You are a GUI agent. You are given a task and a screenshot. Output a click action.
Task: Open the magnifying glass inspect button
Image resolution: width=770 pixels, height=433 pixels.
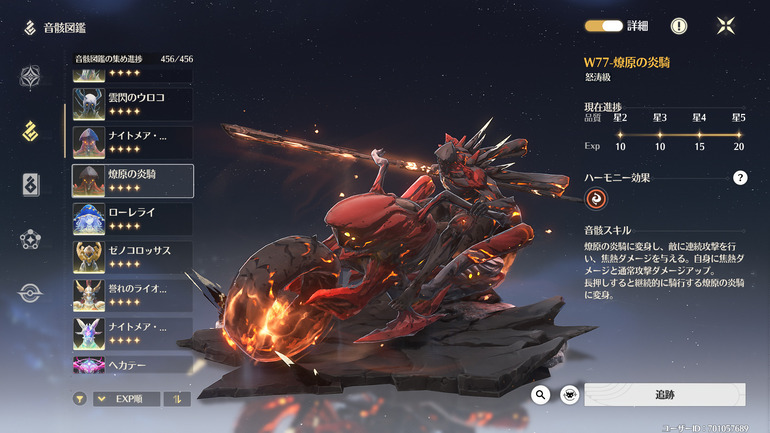pos(541,395)
